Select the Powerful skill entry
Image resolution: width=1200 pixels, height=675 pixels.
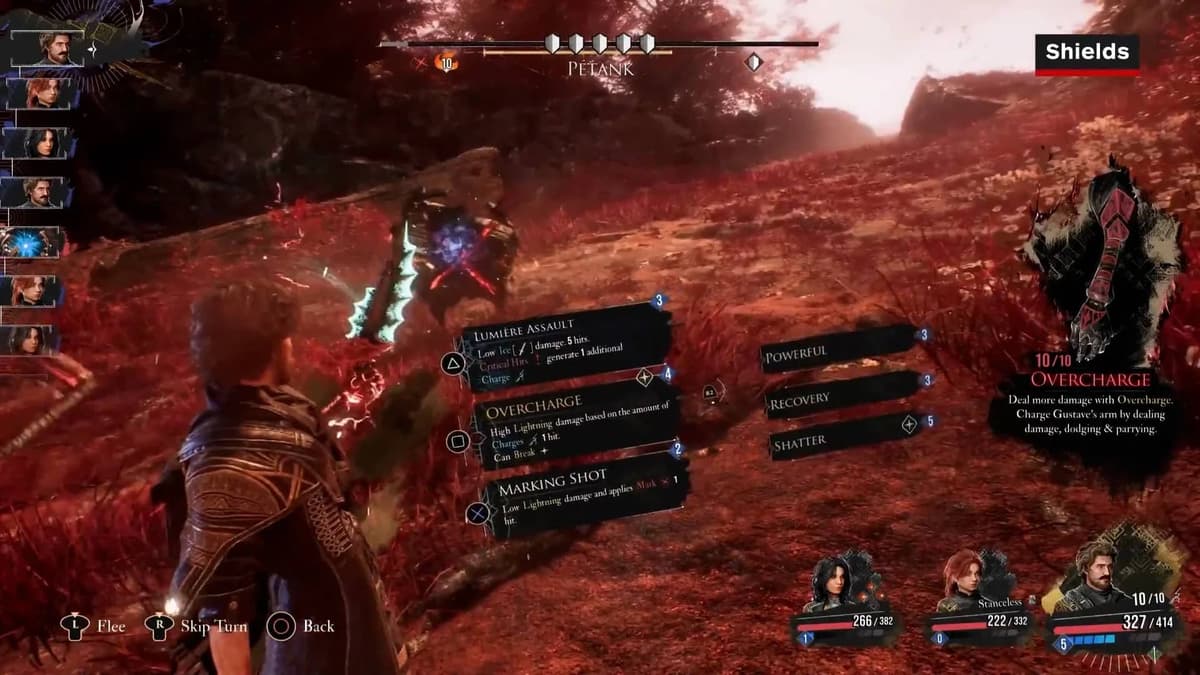coord(838,351)
